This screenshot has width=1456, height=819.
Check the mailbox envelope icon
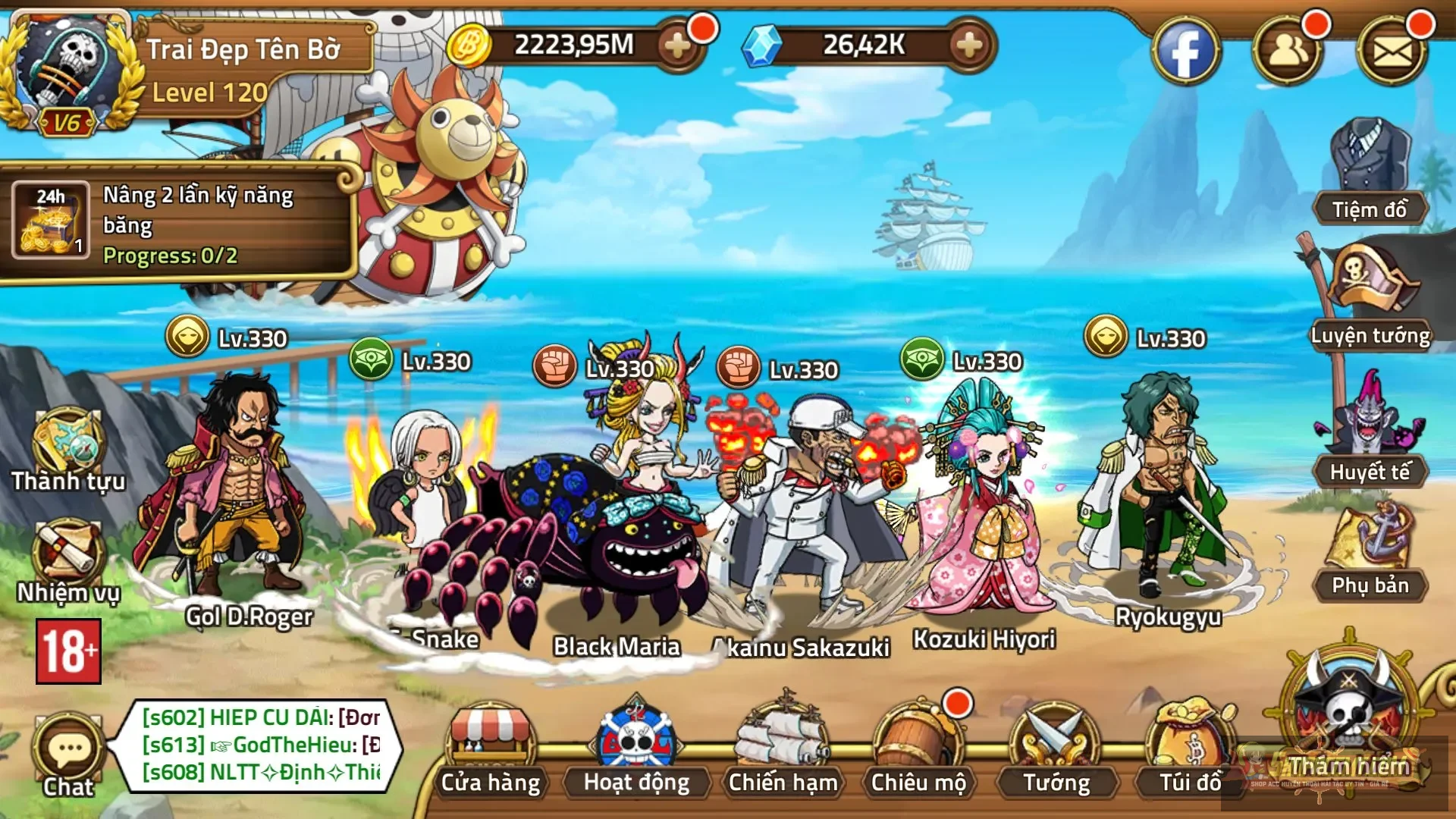click(x=1392, y=52)
